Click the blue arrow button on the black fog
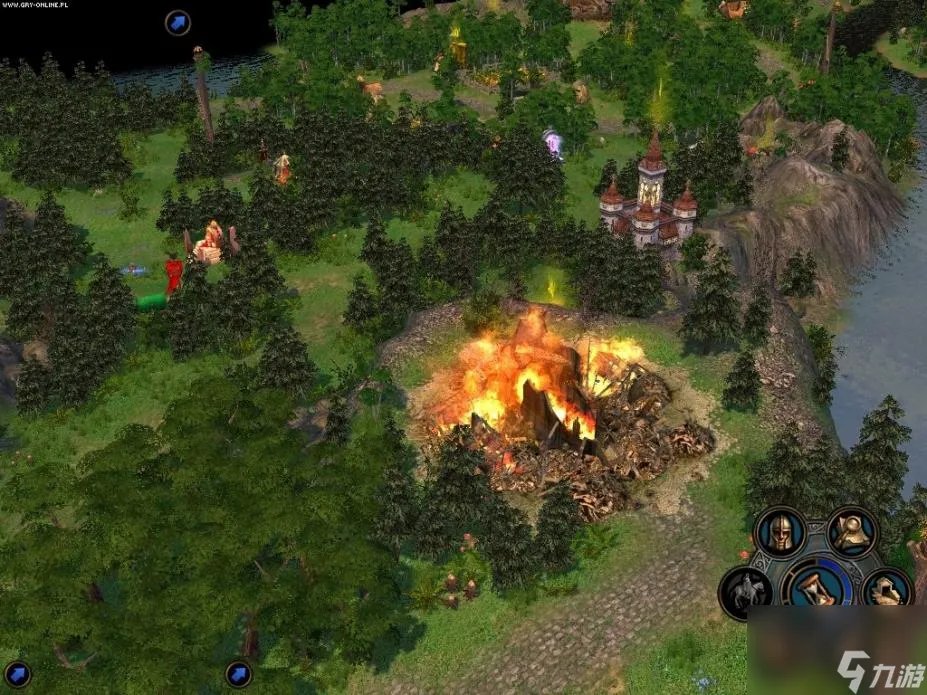This screenshot has height=695, width=927. (x=178, y=22)
